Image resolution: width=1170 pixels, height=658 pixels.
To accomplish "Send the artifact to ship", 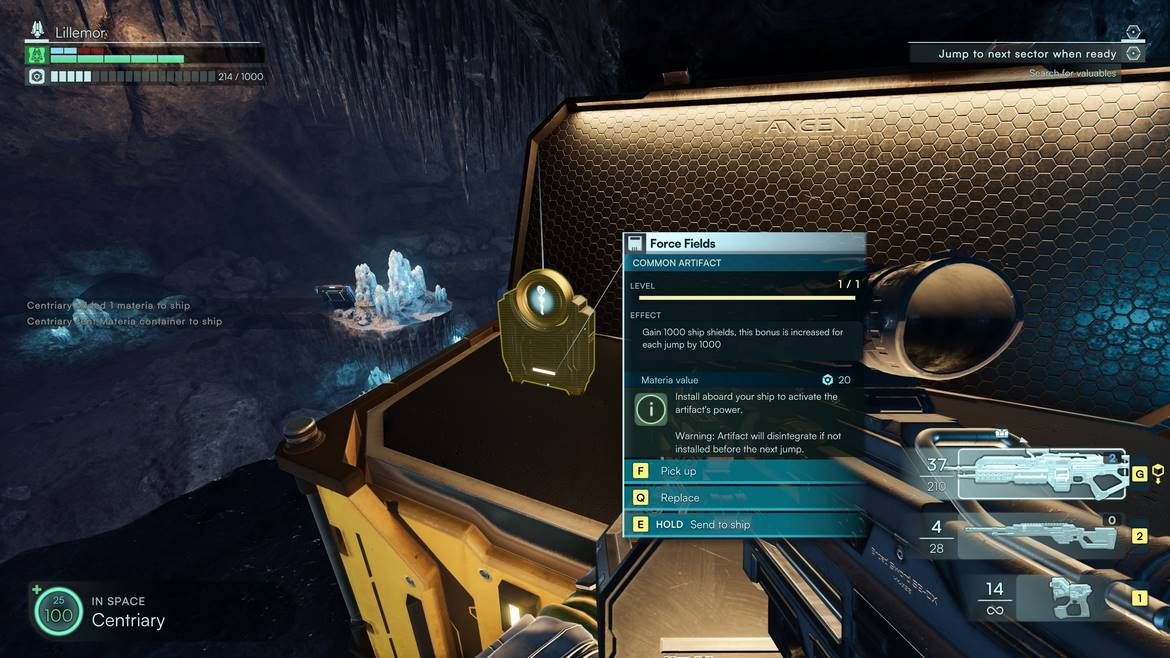I will 743,524.
